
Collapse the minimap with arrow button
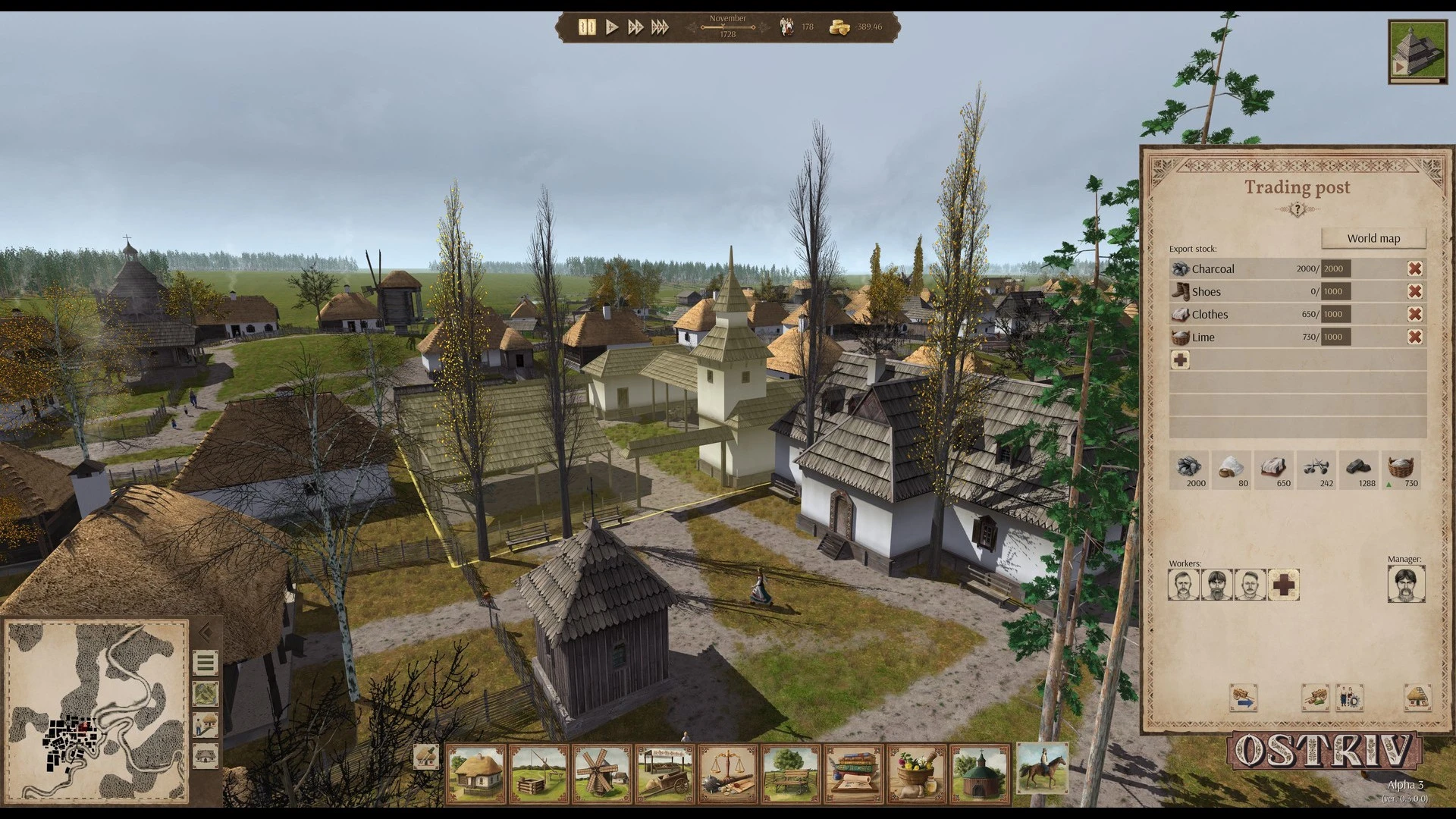(205, 632)
